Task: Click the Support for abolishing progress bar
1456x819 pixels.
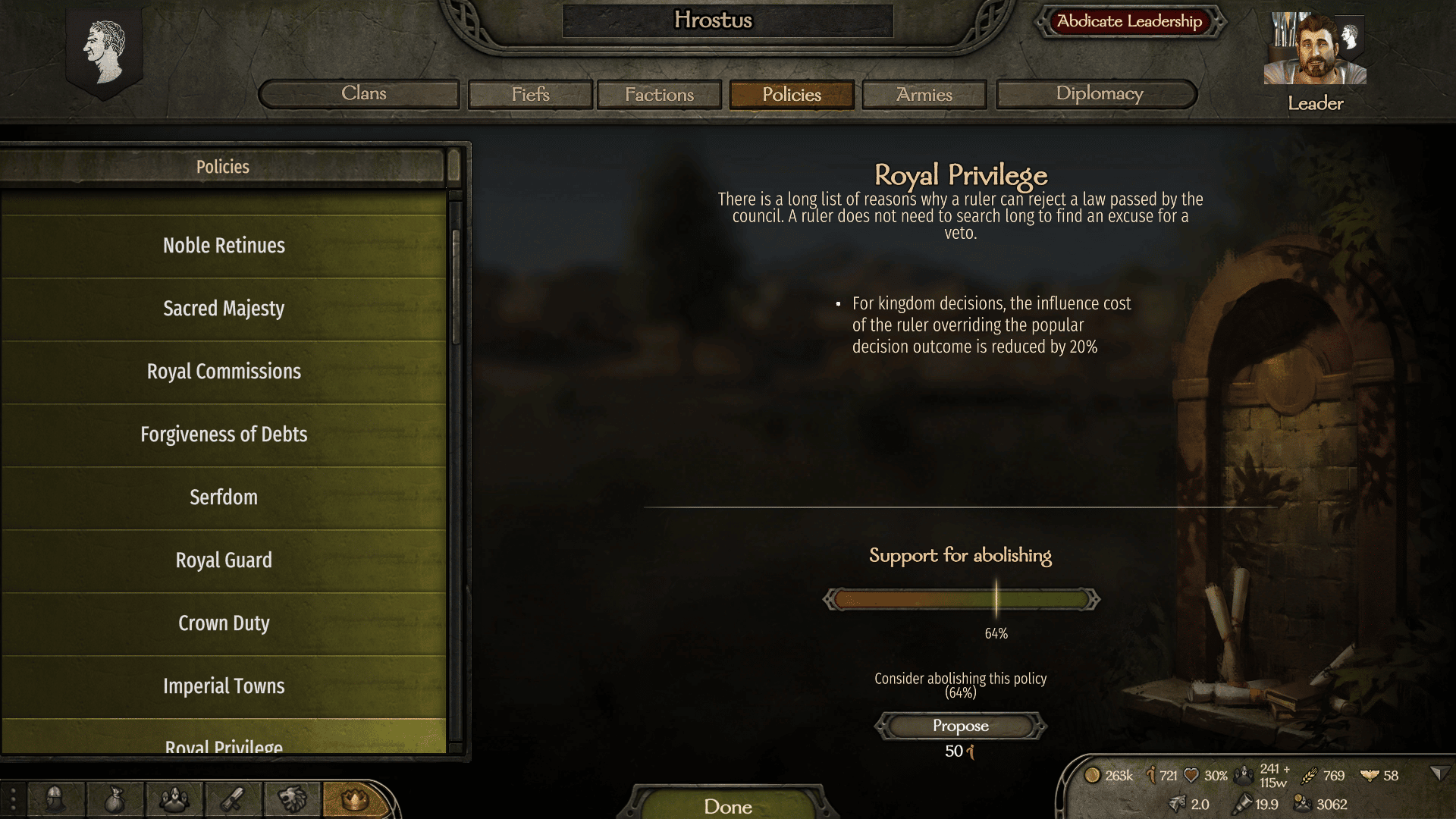Action: 959,599
